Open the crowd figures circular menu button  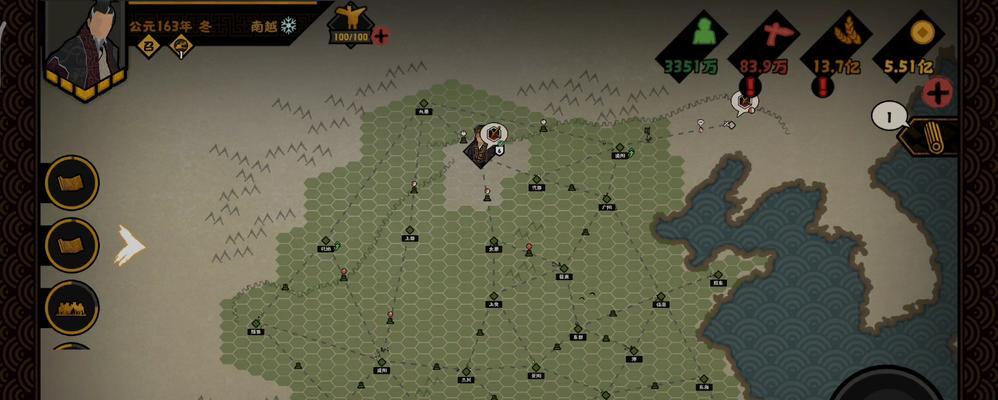(x=72, y=307)
